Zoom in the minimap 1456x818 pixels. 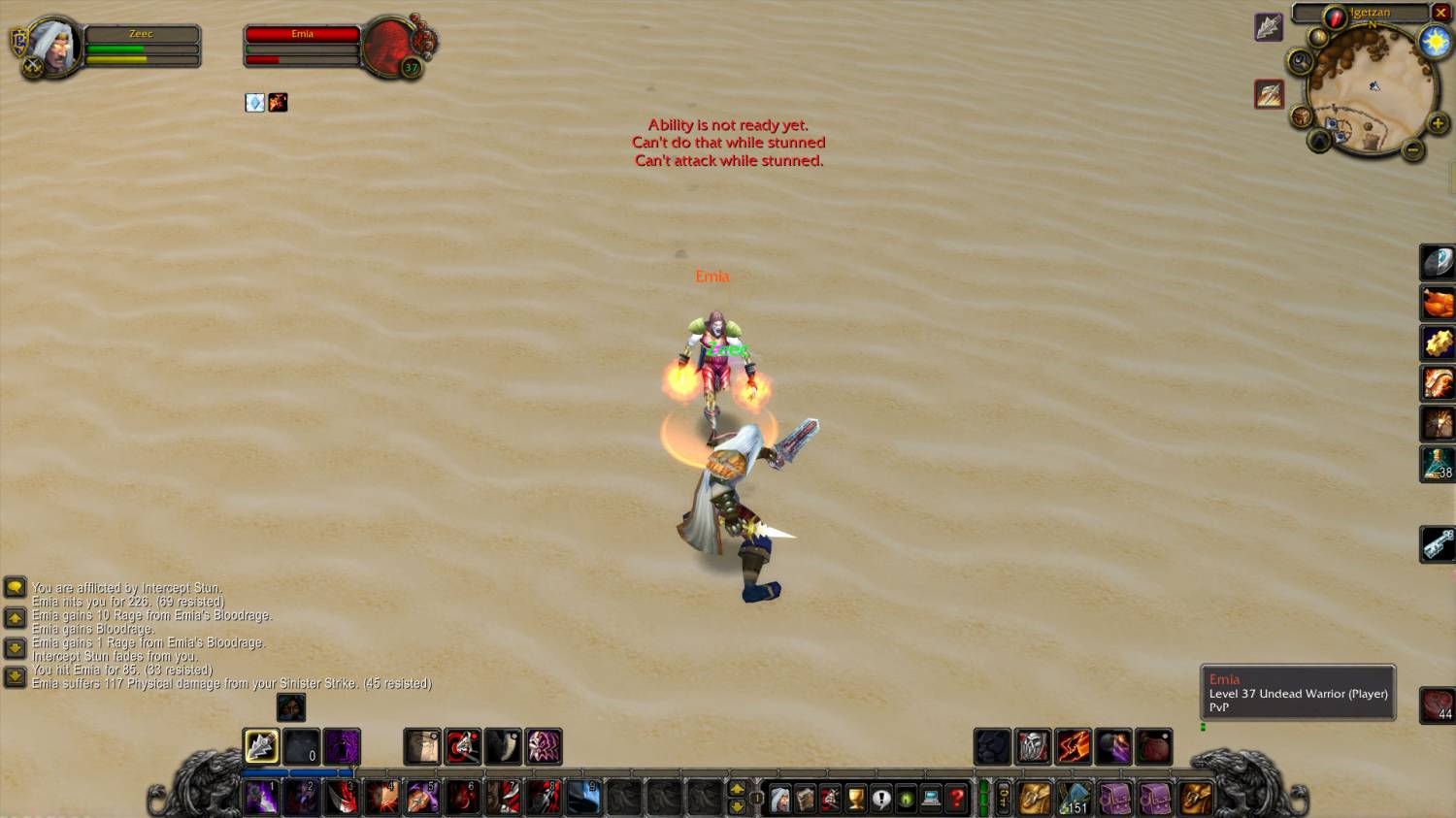(1438, 123)
